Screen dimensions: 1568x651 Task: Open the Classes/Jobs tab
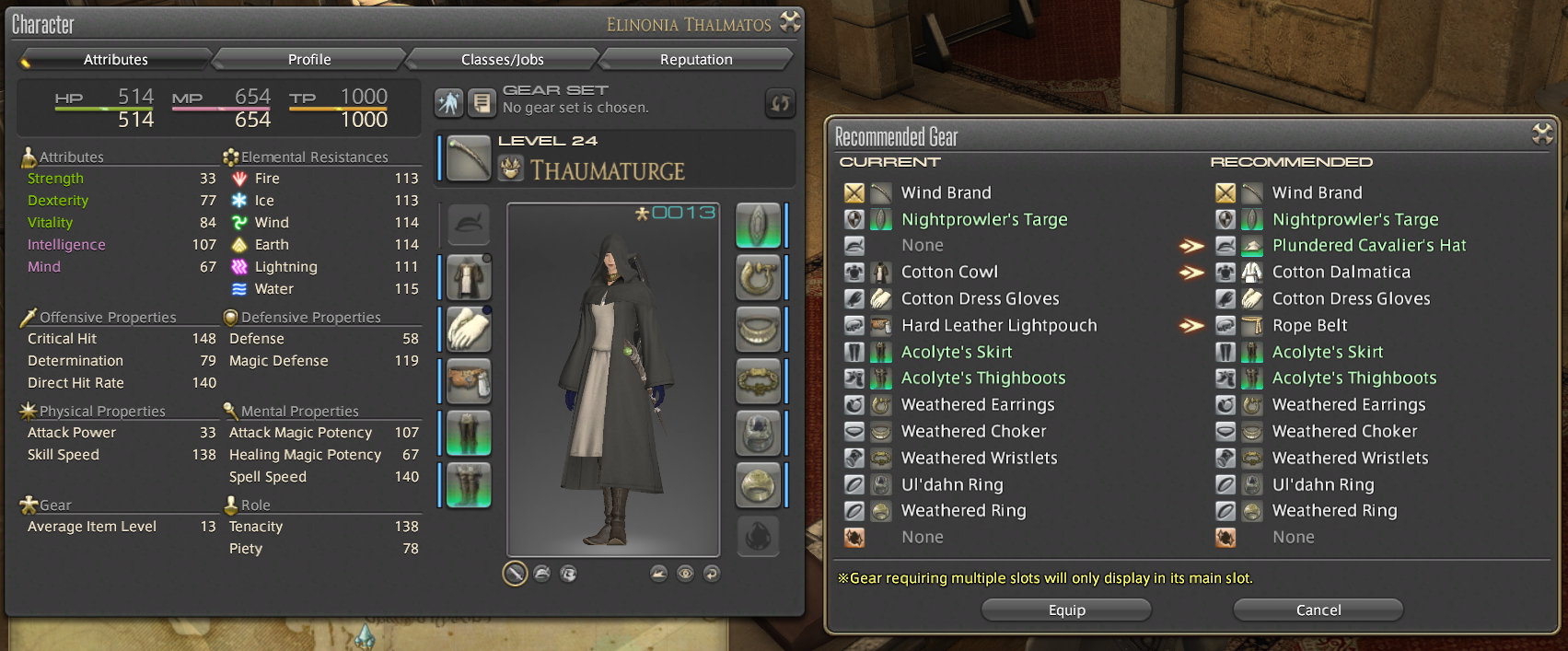coord(502,60)
